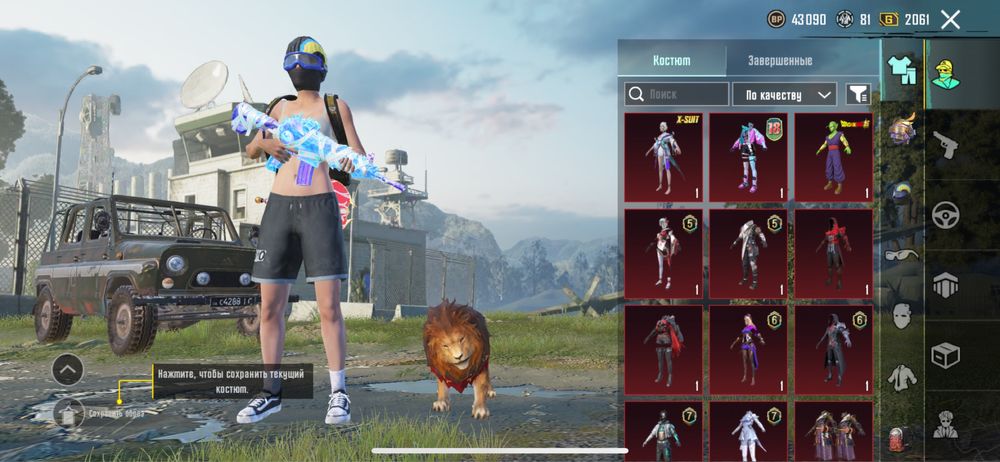Expand the up-arrow circle button
The image size is (1000, 462).
click(x=67, y=369)
